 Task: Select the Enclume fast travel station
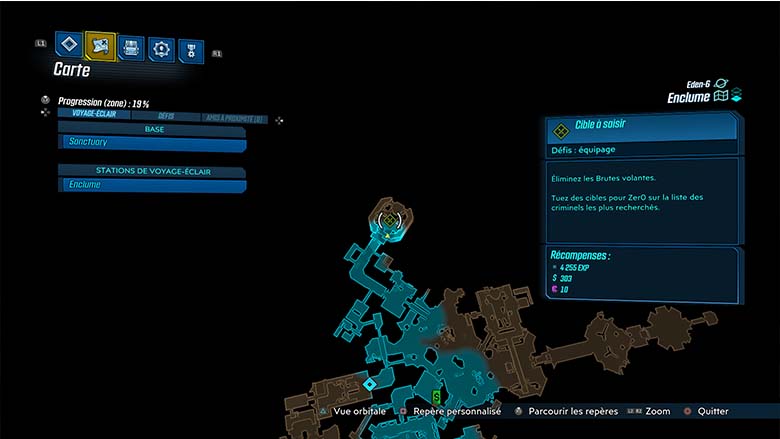(152, 185)
